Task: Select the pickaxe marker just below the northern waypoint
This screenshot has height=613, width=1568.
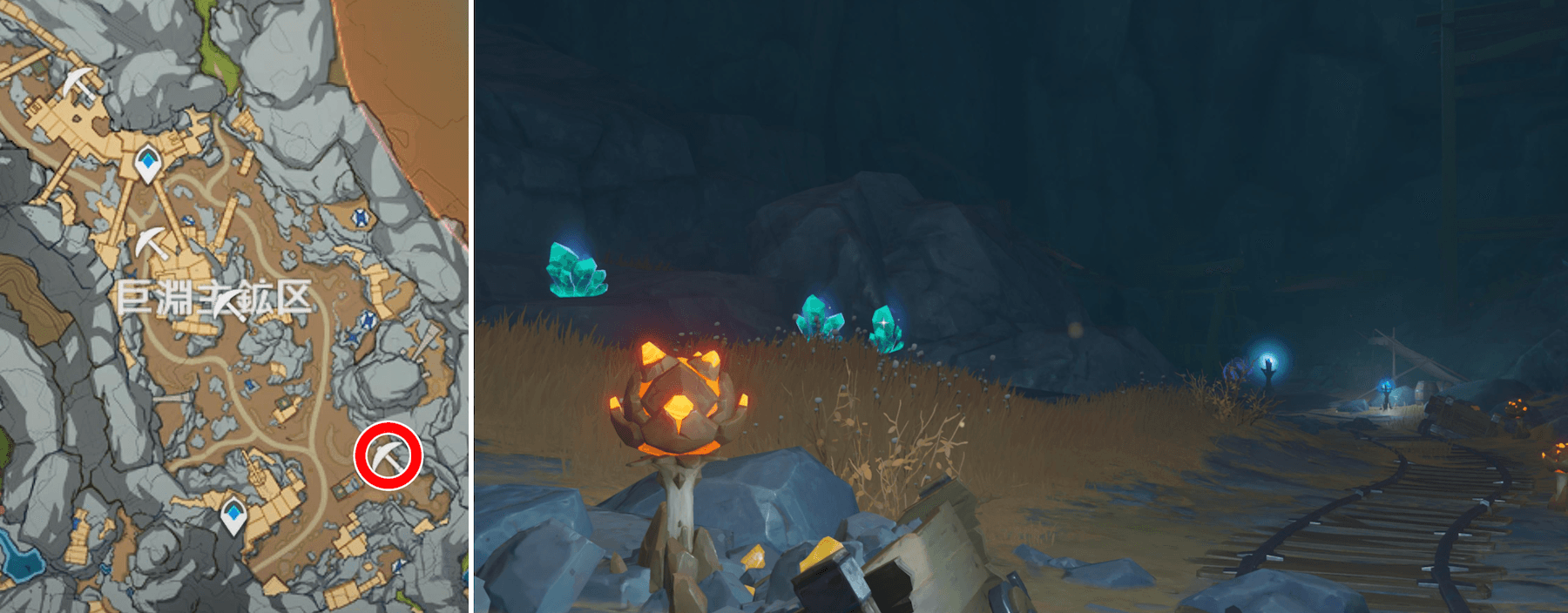Action: 152,242
